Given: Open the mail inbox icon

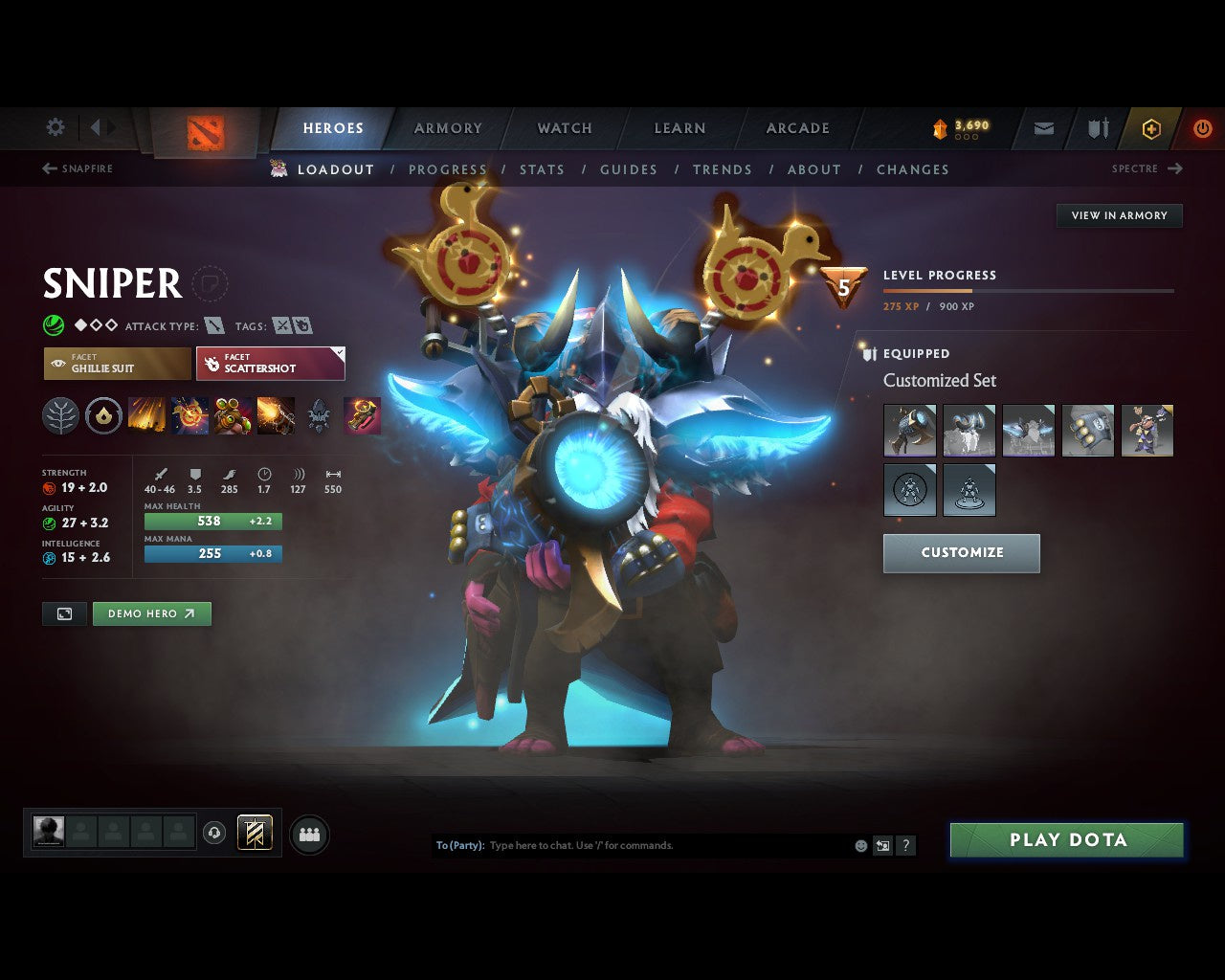Looking at the screenshot, I should 1042,127.
